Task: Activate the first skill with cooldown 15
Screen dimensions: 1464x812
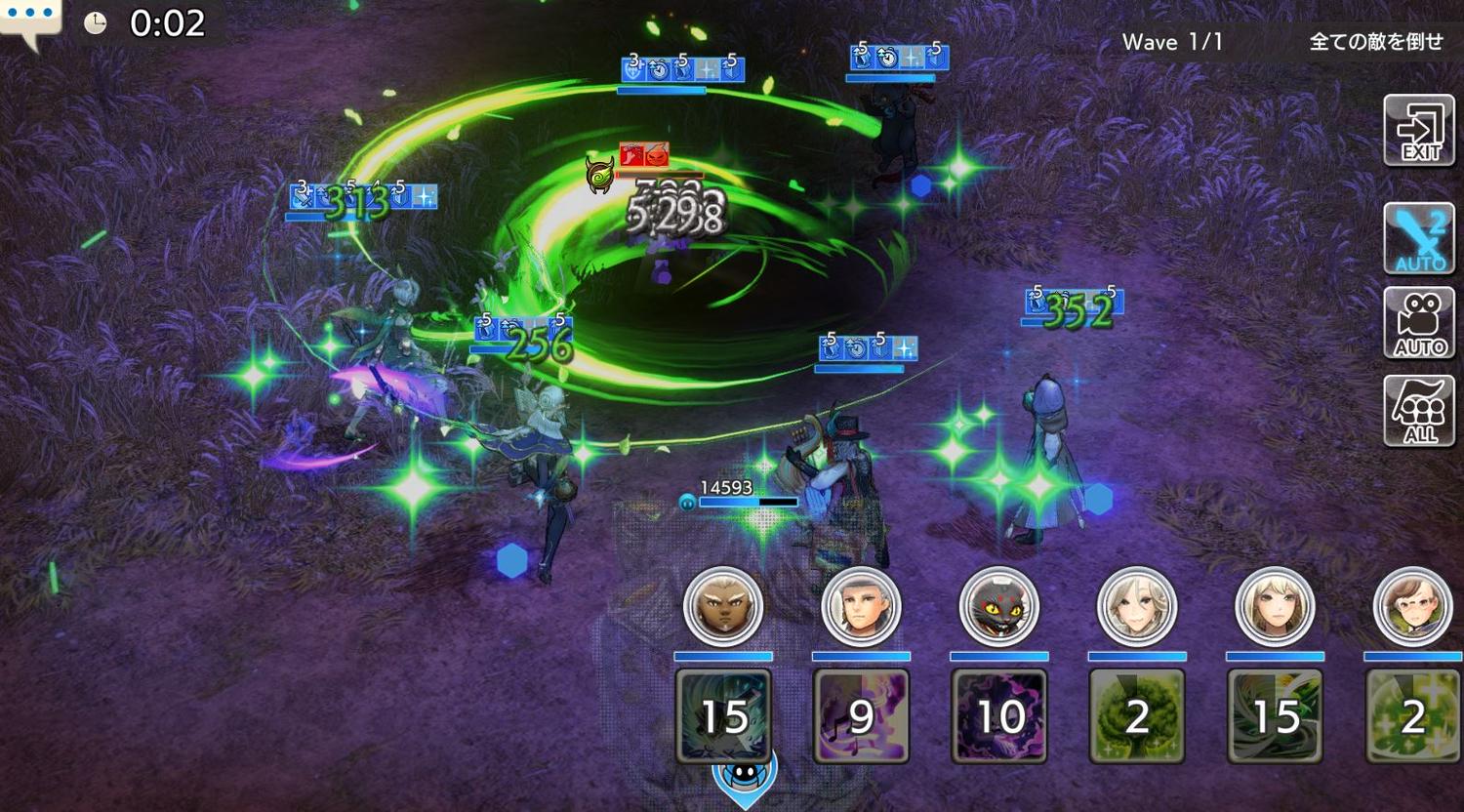Action: 723,714
